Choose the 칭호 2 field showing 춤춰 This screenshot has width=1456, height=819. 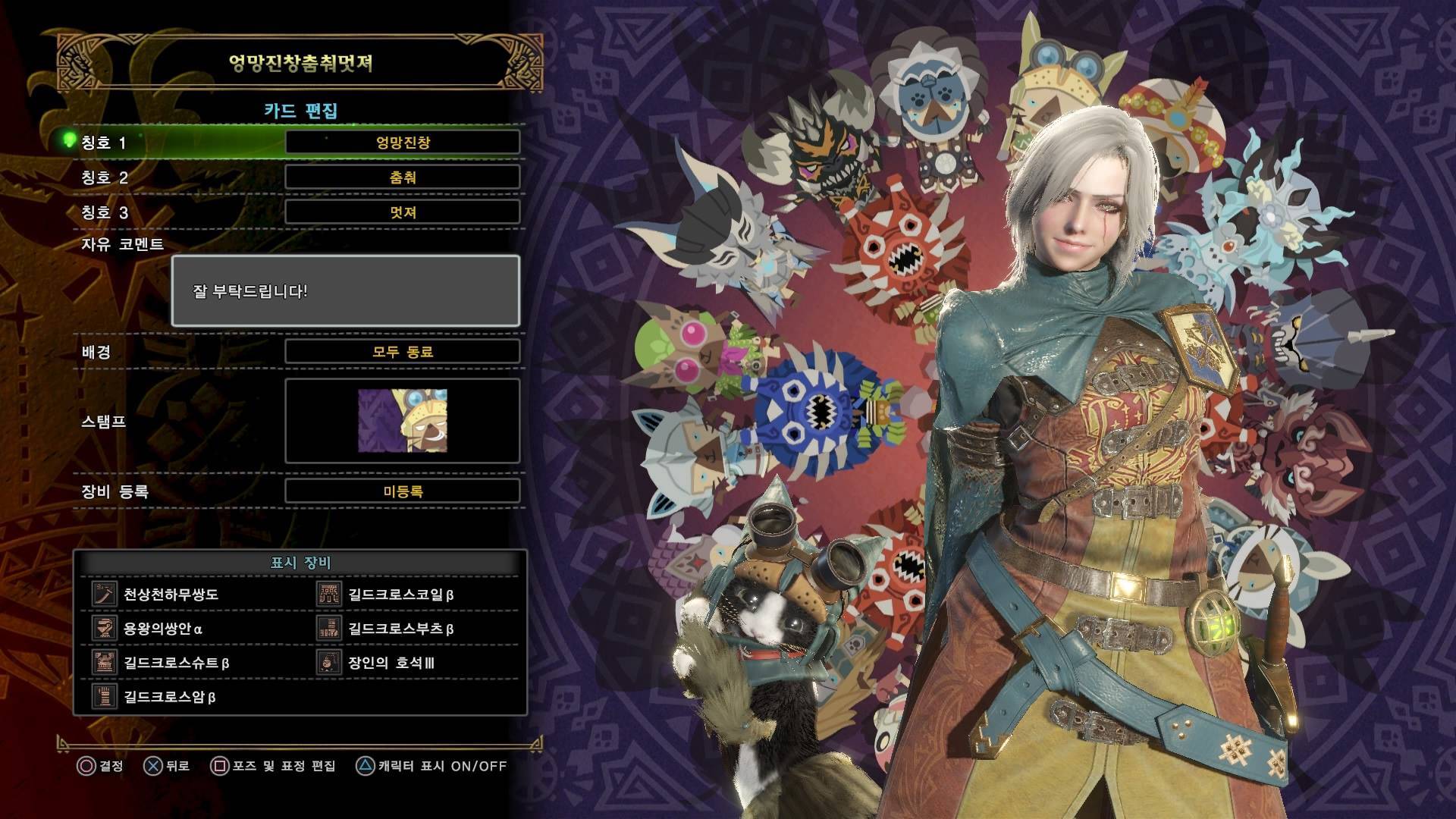403,177
